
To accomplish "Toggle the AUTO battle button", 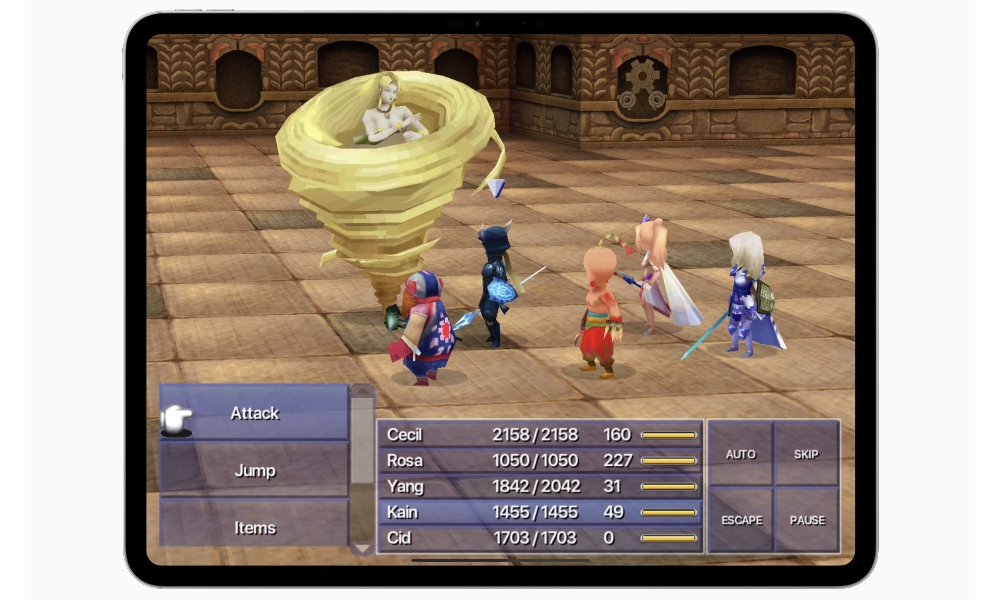I will tap(740, 454).
